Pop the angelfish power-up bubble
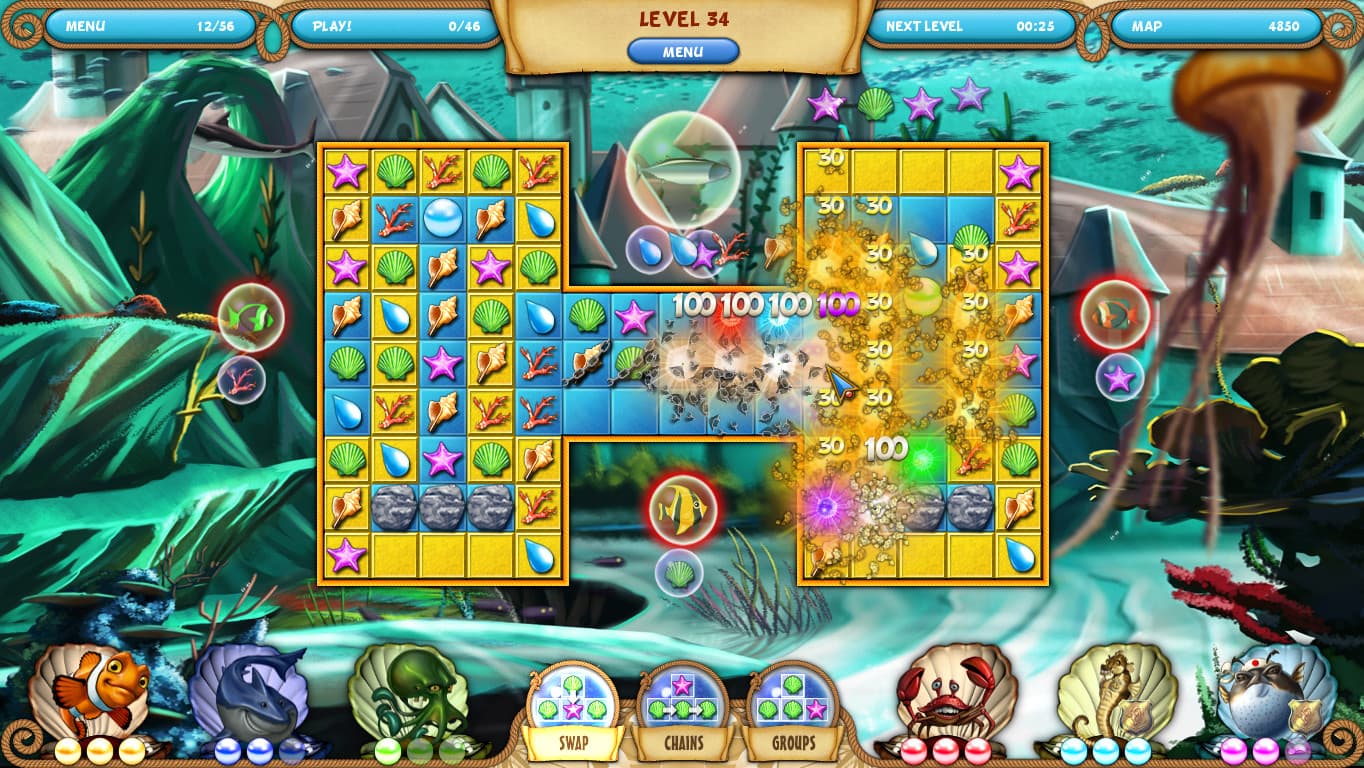This screenshot has height=768, width=1364. coord(683,508)
